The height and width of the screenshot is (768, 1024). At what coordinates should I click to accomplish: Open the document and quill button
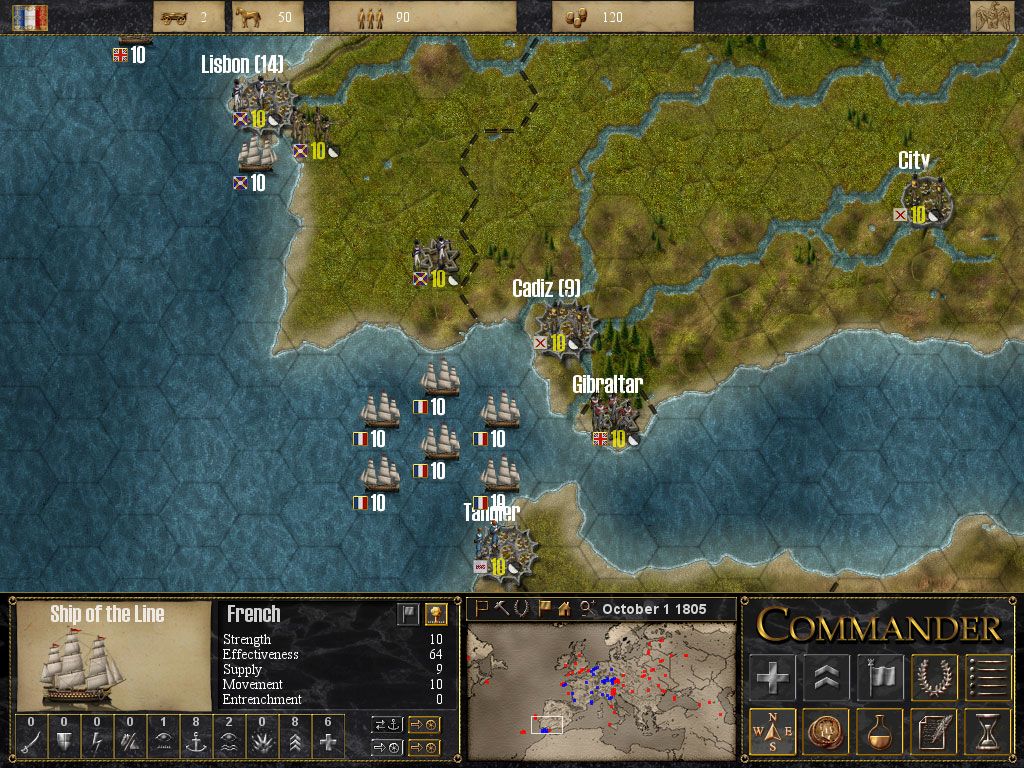934,731
